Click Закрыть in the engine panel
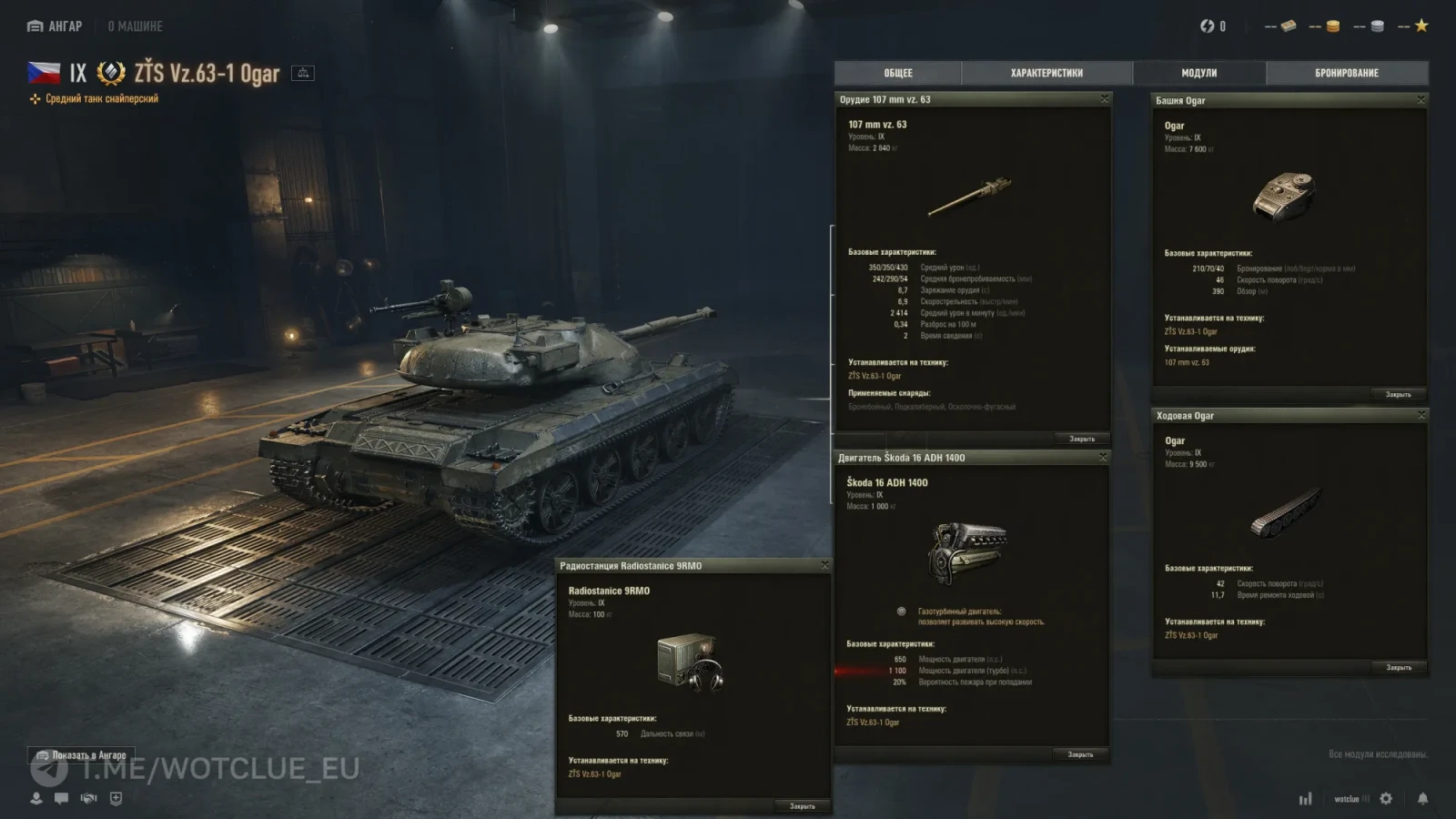 pyautogui.click(x=1080, y=754)
